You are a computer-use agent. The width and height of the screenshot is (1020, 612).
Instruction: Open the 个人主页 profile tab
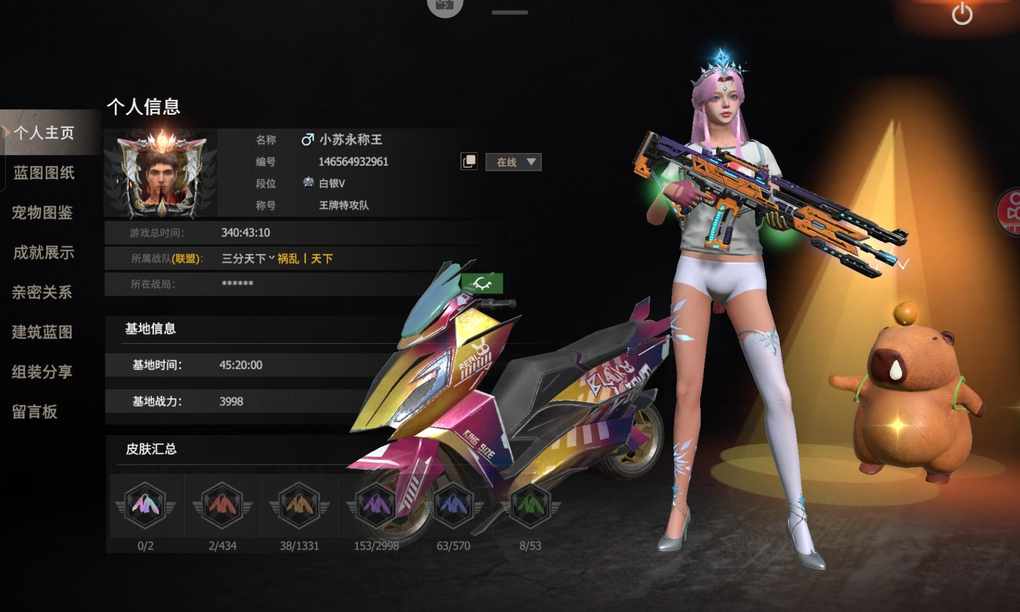[x=44, y=133]
